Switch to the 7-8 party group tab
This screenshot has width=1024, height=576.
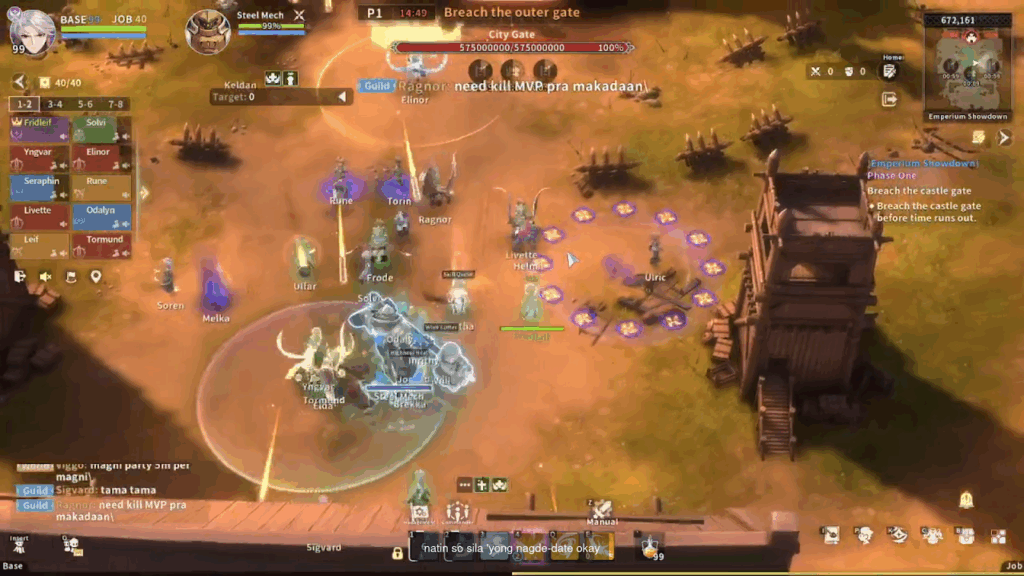coord(116,104)
